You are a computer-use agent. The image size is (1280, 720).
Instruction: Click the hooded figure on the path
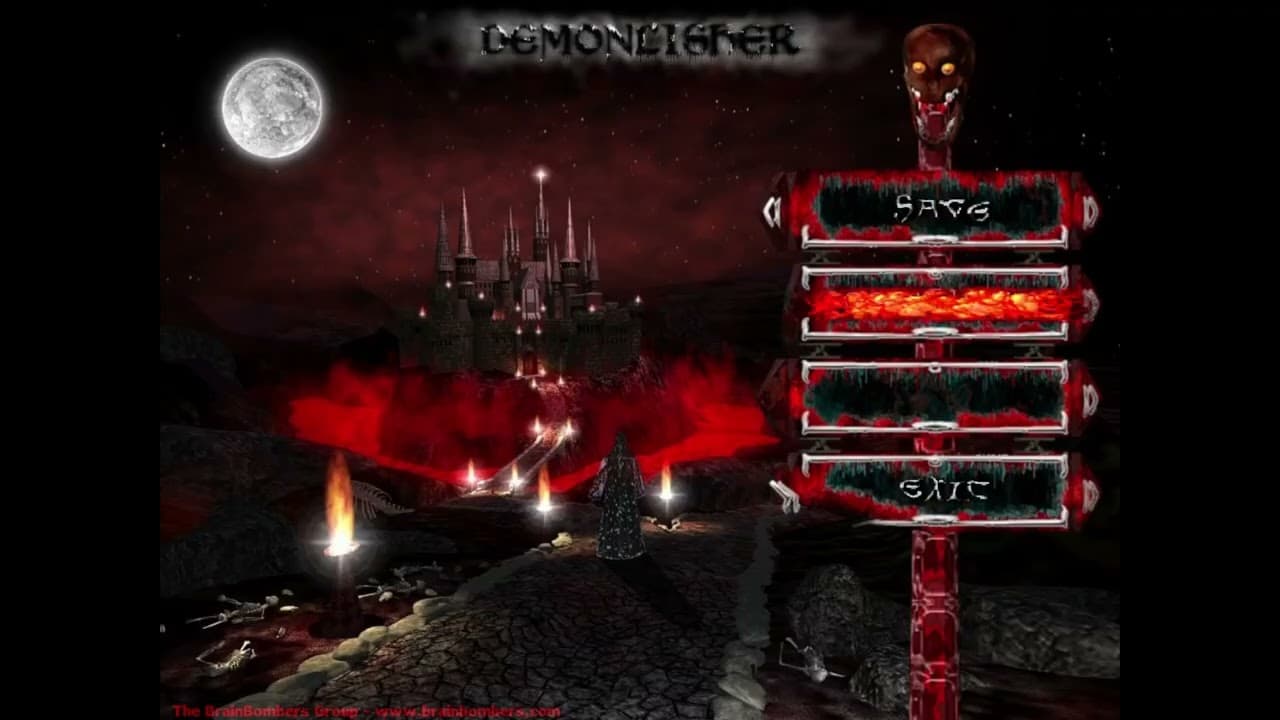[x=620, y=500]
